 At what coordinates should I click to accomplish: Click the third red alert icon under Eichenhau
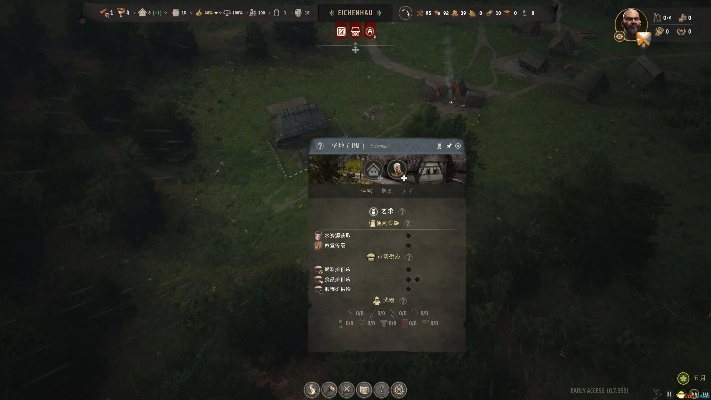coord(370,32)
